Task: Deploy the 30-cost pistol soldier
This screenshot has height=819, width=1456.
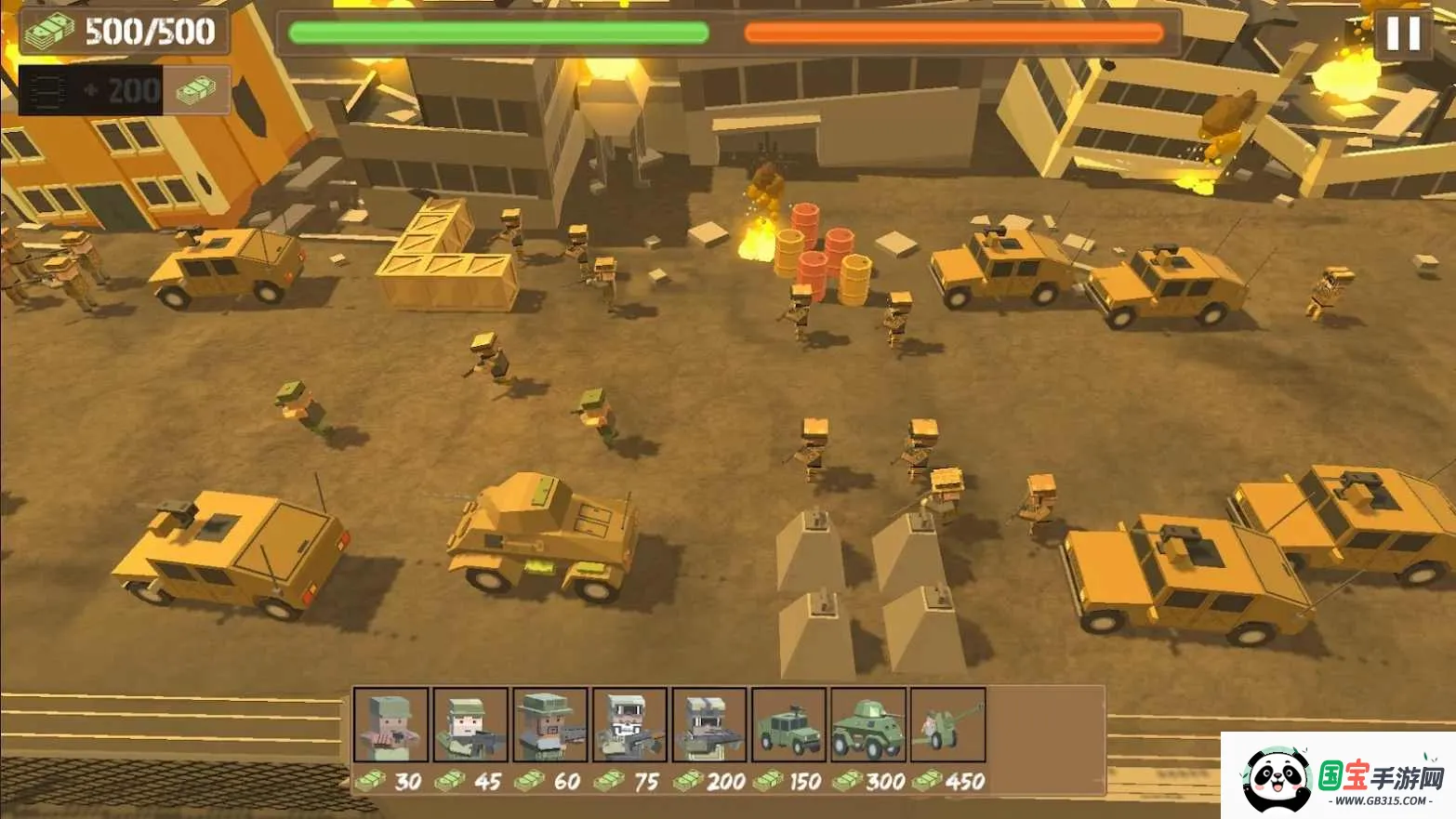Action: 391,725
